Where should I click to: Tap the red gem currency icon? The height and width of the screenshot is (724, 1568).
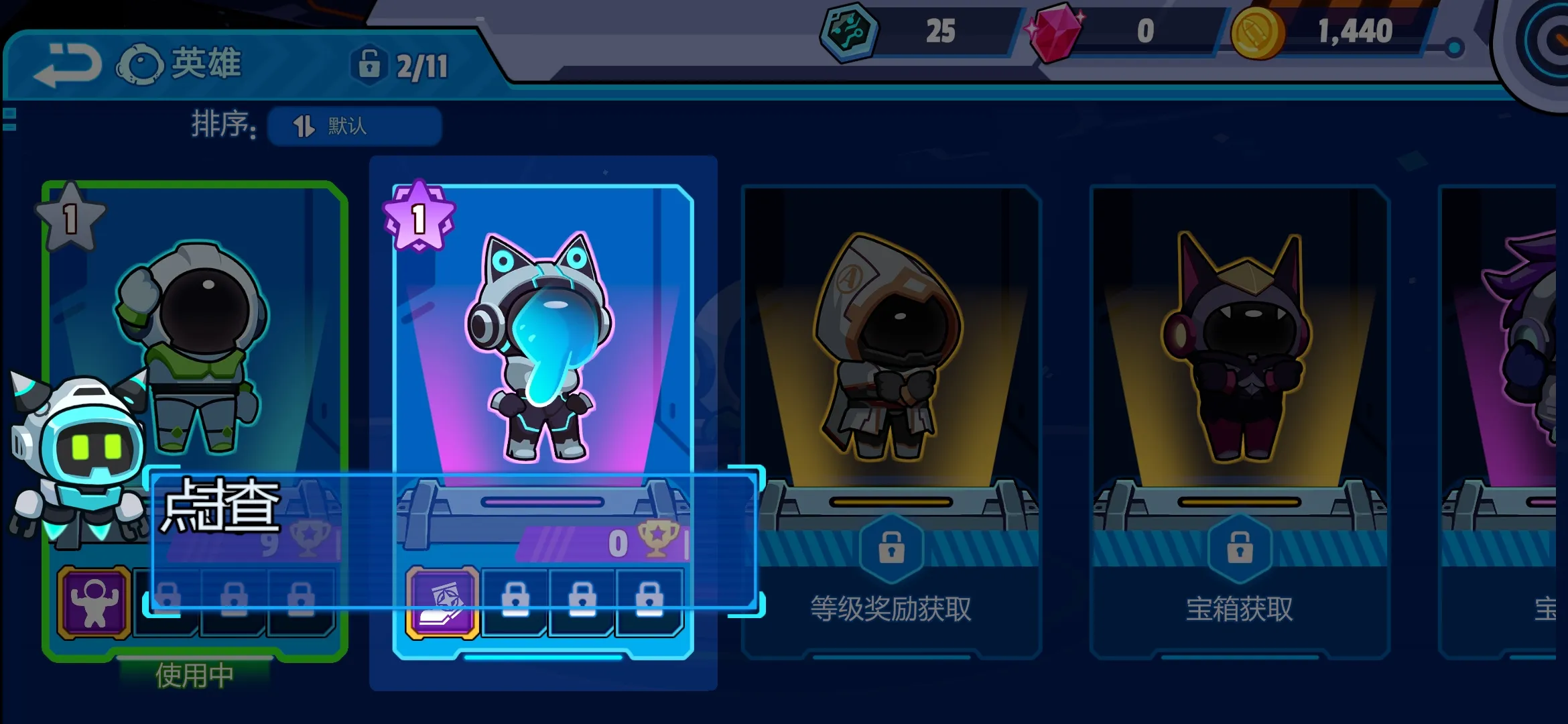(x=1054, y=32)
